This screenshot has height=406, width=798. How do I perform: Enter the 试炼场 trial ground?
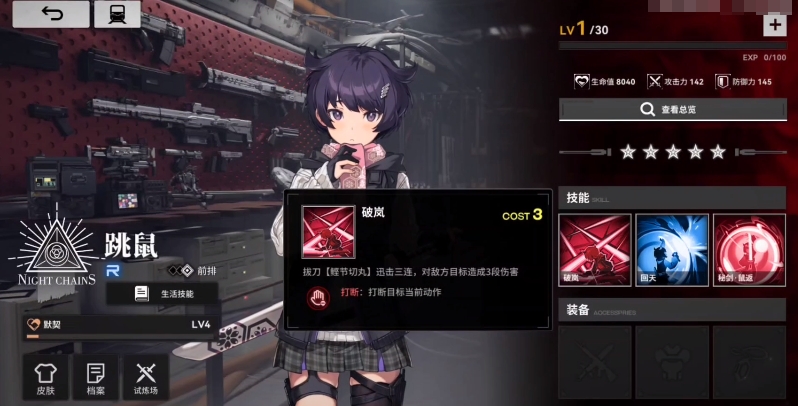point(146,378)
